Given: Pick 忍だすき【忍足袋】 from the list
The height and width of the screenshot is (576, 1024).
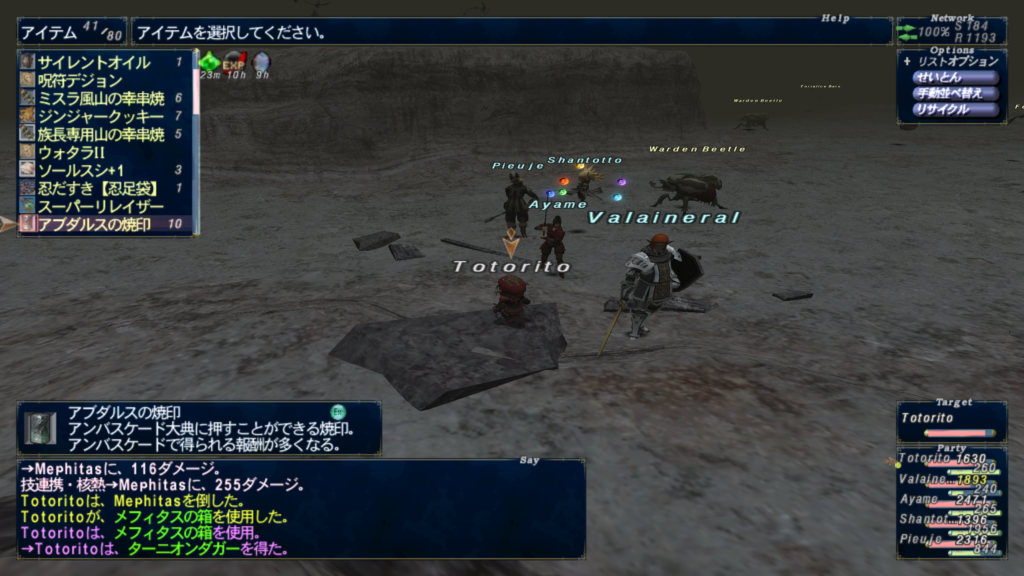Looking at the screenshot, I should pos(95,188).
